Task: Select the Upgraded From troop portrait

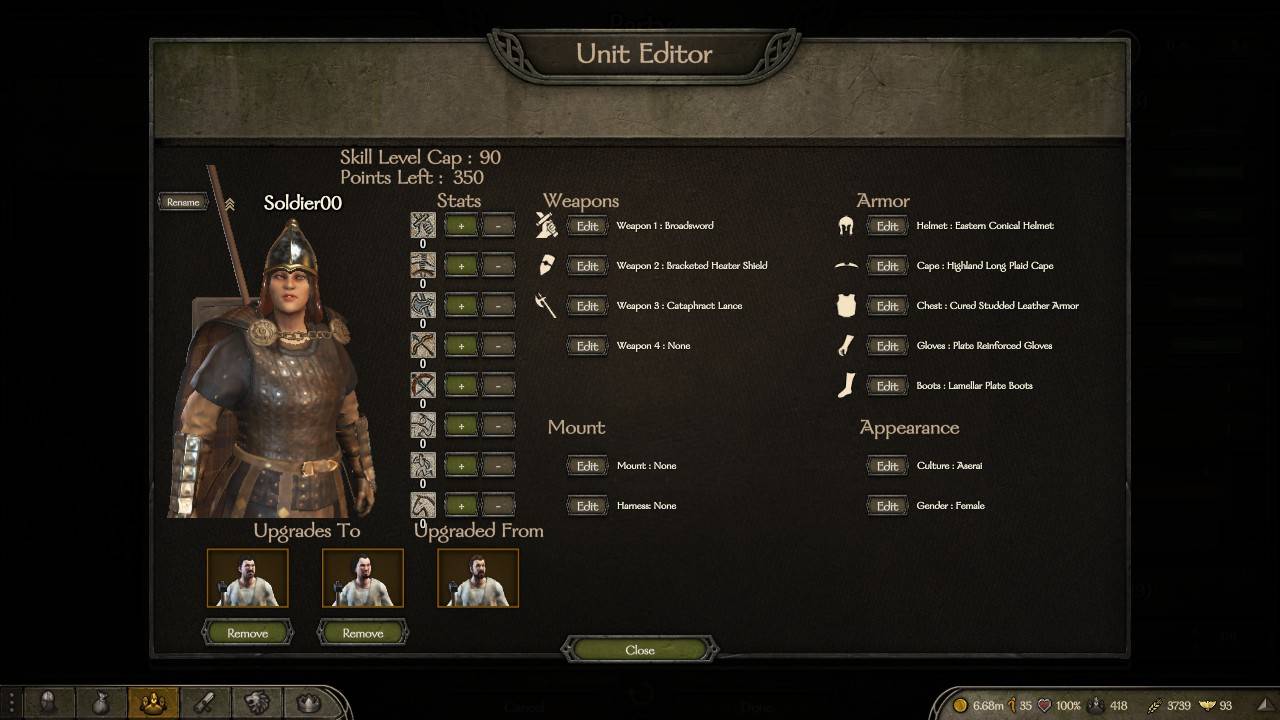Action: pos(478,578)
